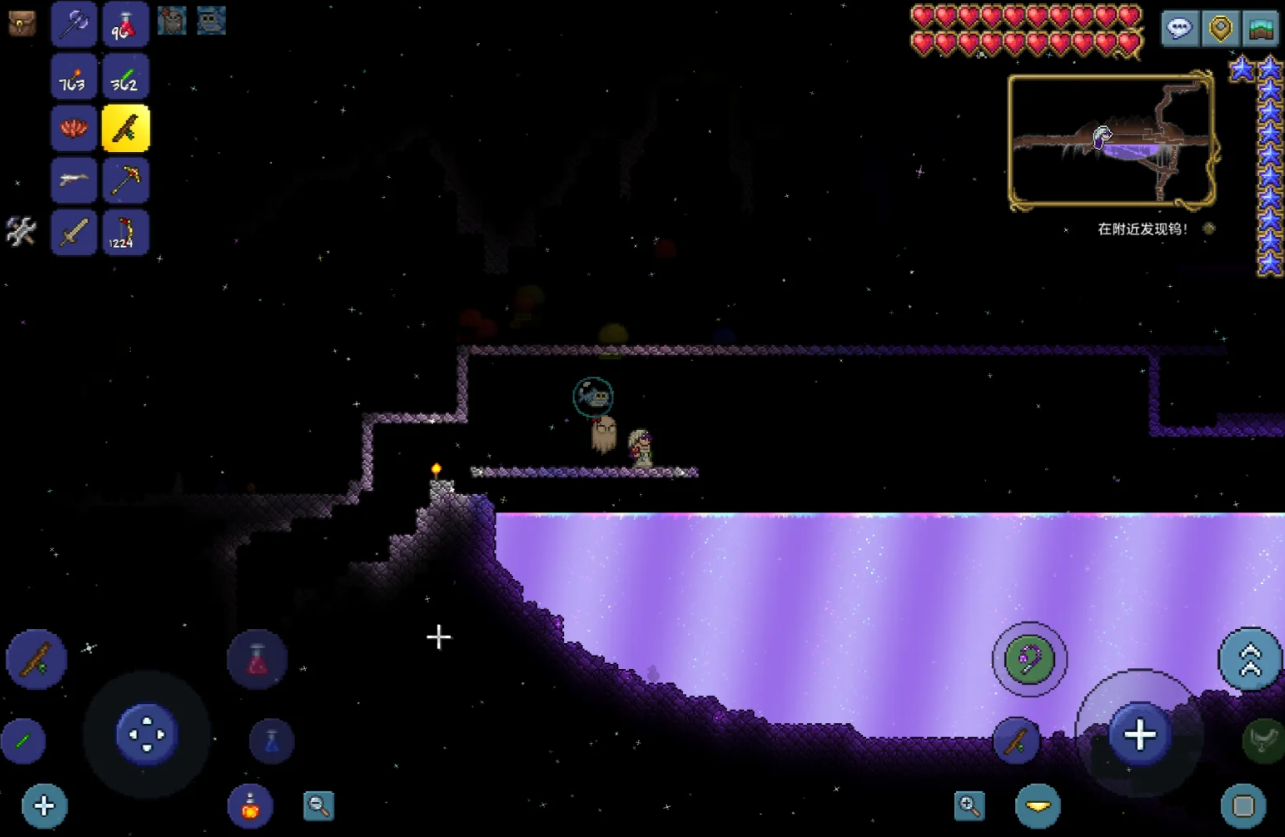Open the inventory backpack
The width and height of the screenshot is (1285, 837).
coord(22,23)
